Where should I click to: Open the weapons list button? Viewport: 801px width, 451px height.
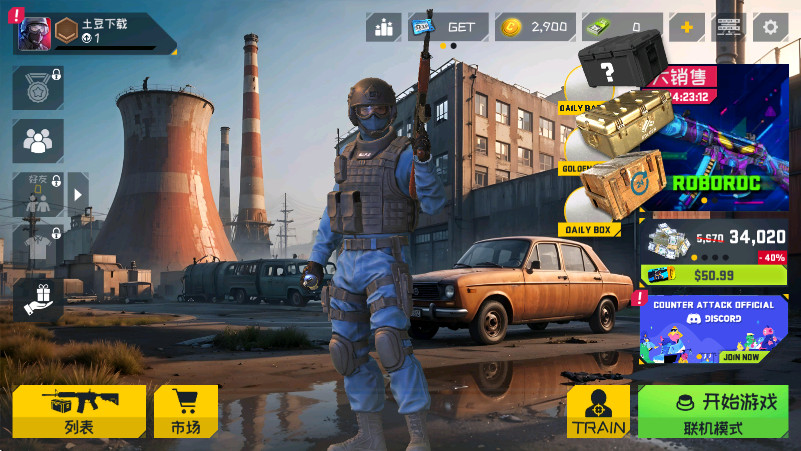[x=79, y=411]
